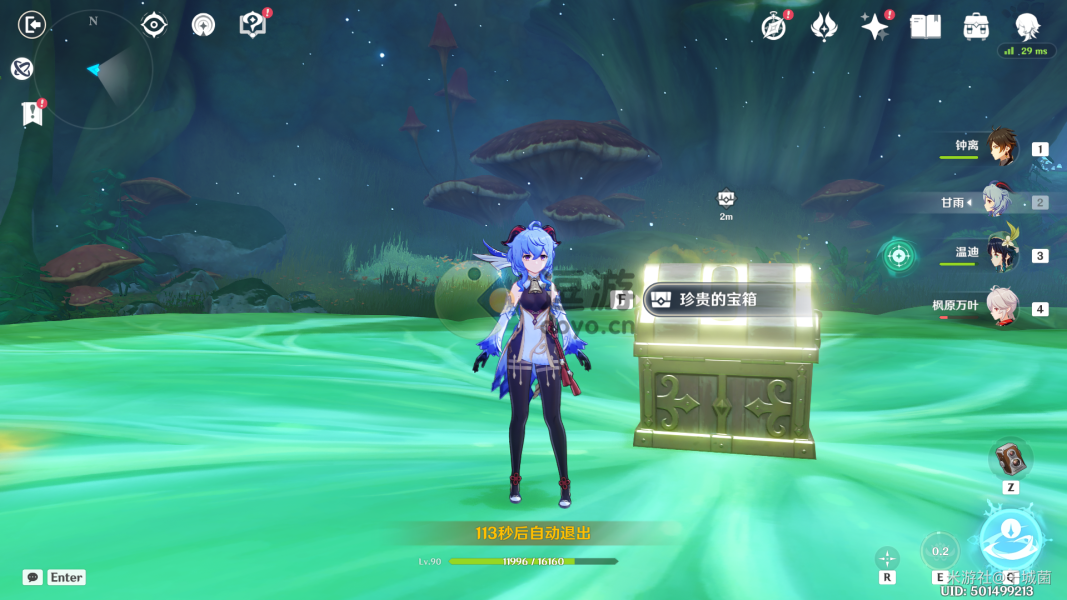Select 甘雨 in the party list

996,202
